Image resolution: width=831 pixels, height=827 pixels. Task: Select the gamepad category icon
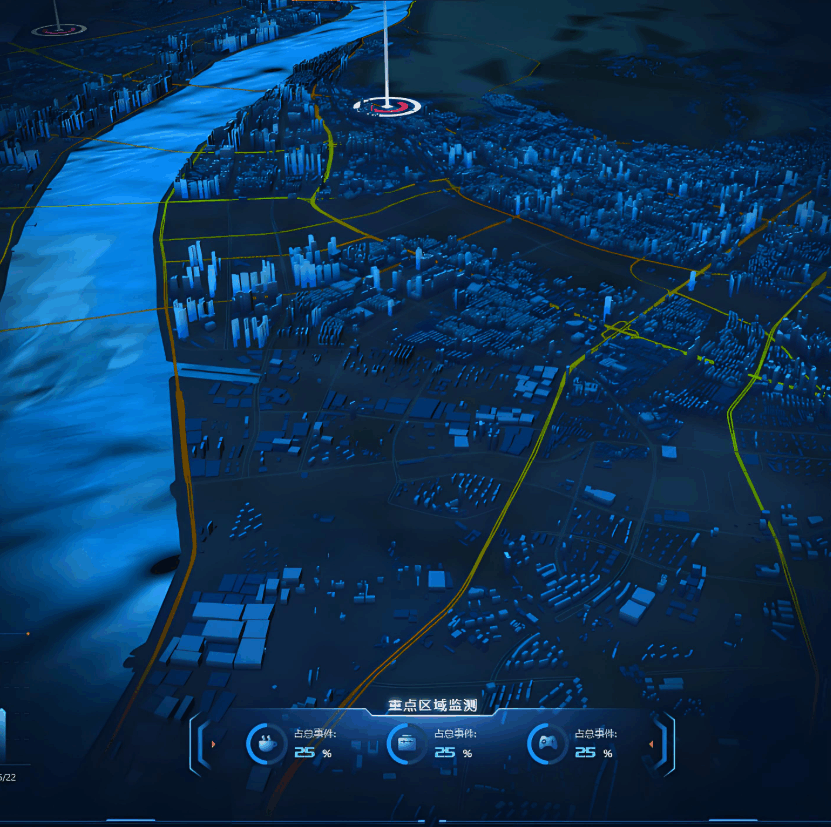click(x=546, y=743)
